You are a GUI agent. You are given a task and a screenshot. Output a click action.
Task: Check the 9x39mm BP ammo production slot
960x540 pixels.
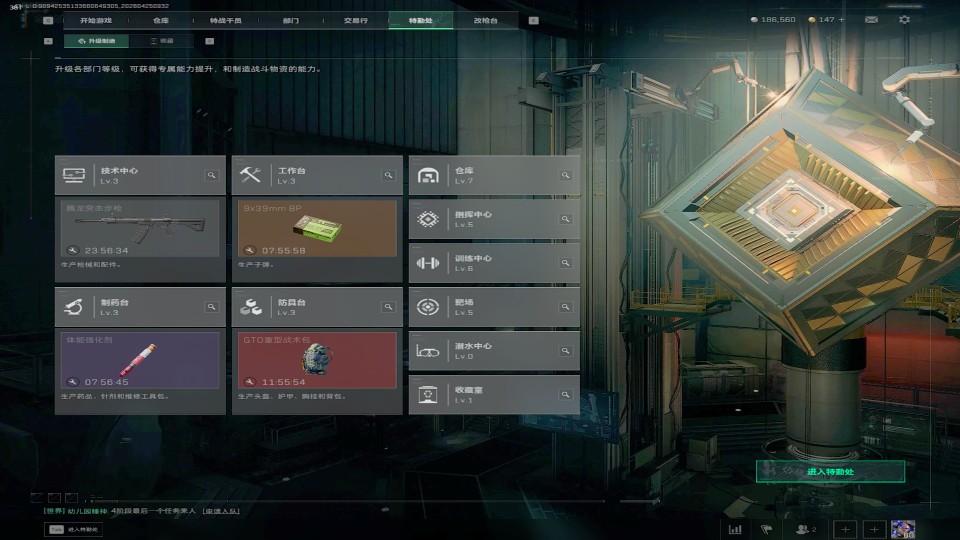click(317, 228)
